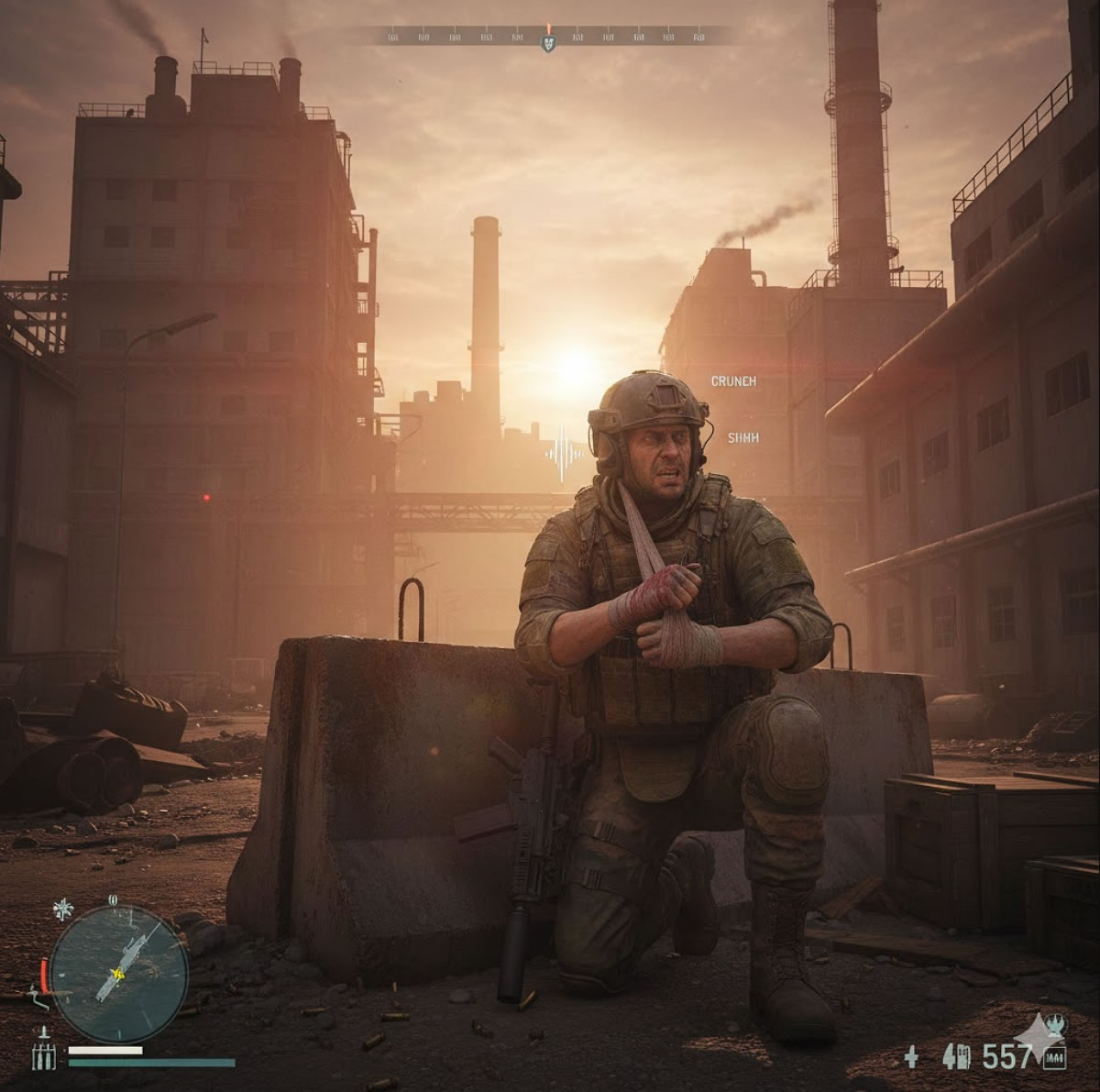Viewport: 1100px width, 1092px height.
Task: Select the medical cross icon
Action: (x=911, y=1057)
